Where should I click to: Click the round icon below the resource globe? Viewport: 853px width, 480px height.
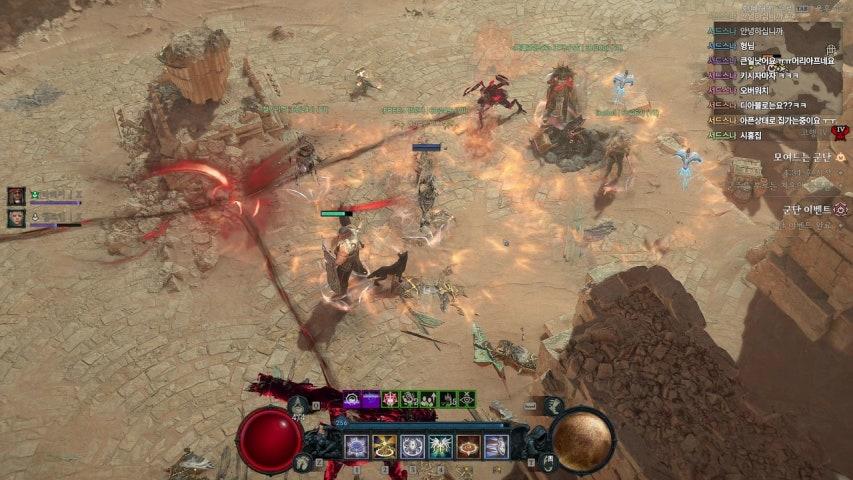pyautogui.click(x=548, y=462)
